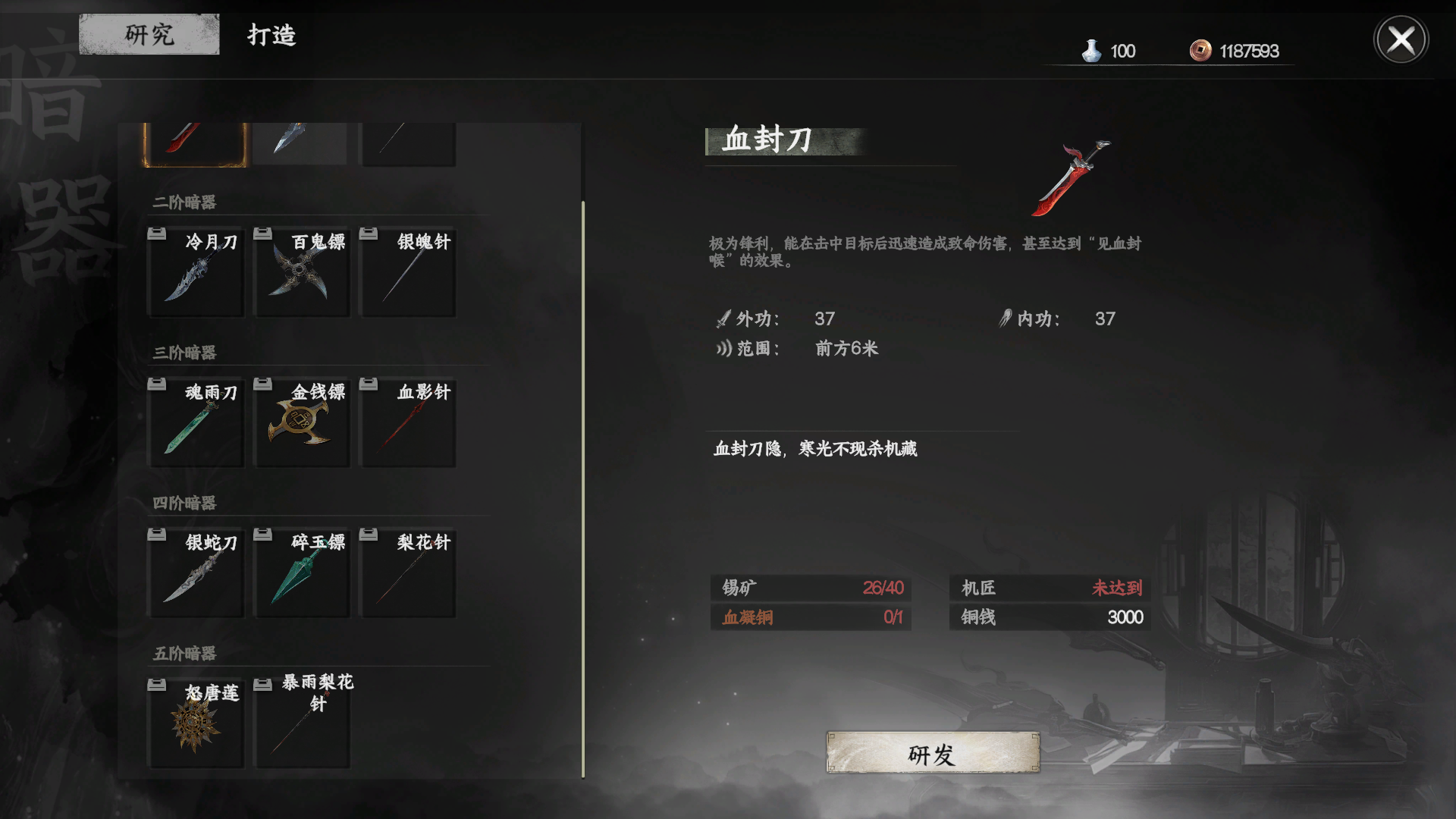This screenshot has height=819, width=1456.
Task: View the 血影针 weapon details
Action: (407, 422)
